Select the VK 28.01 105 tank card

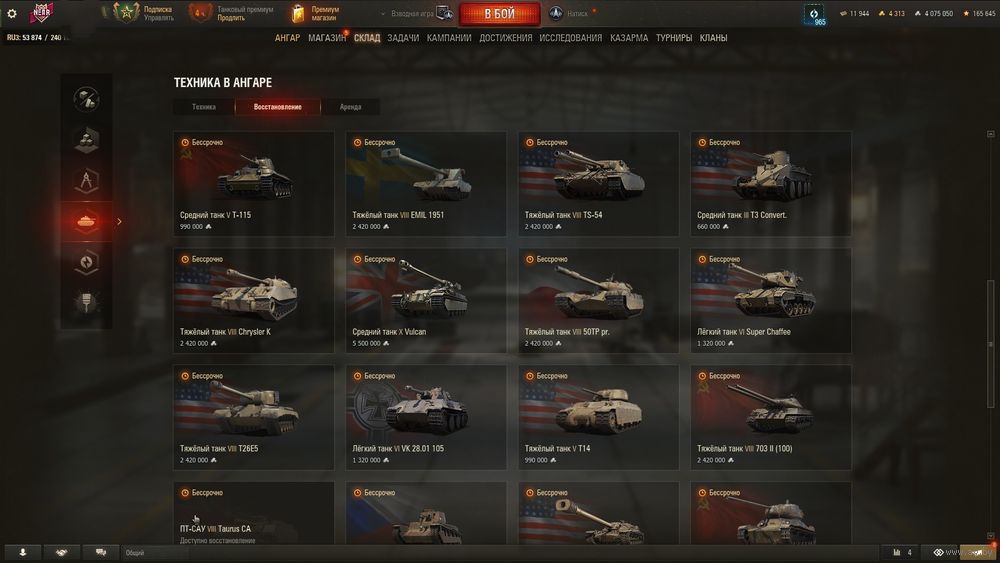[x=426, y=417]
